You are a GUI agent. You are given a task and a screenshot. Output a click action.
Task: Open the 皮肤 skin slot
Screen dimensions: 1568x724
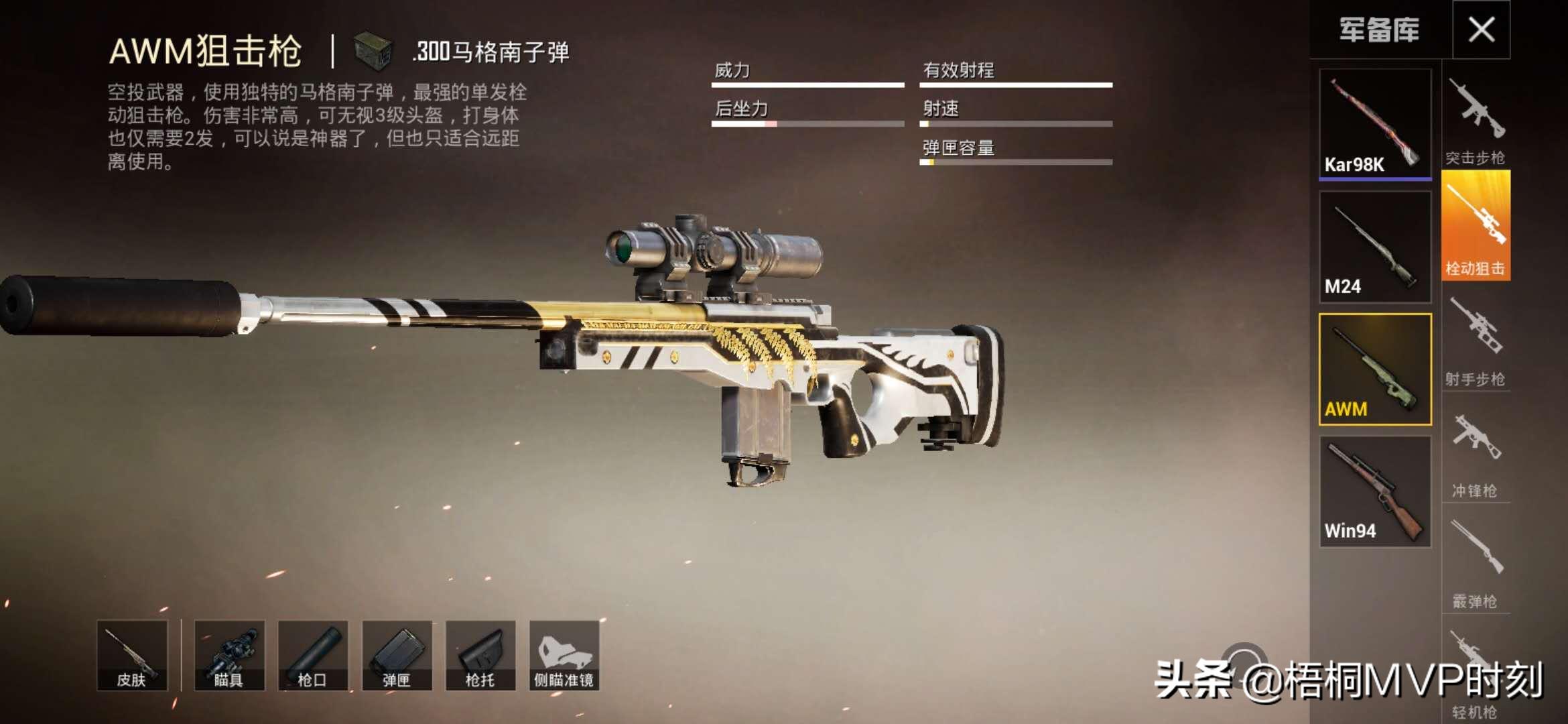tap(132, 655)
